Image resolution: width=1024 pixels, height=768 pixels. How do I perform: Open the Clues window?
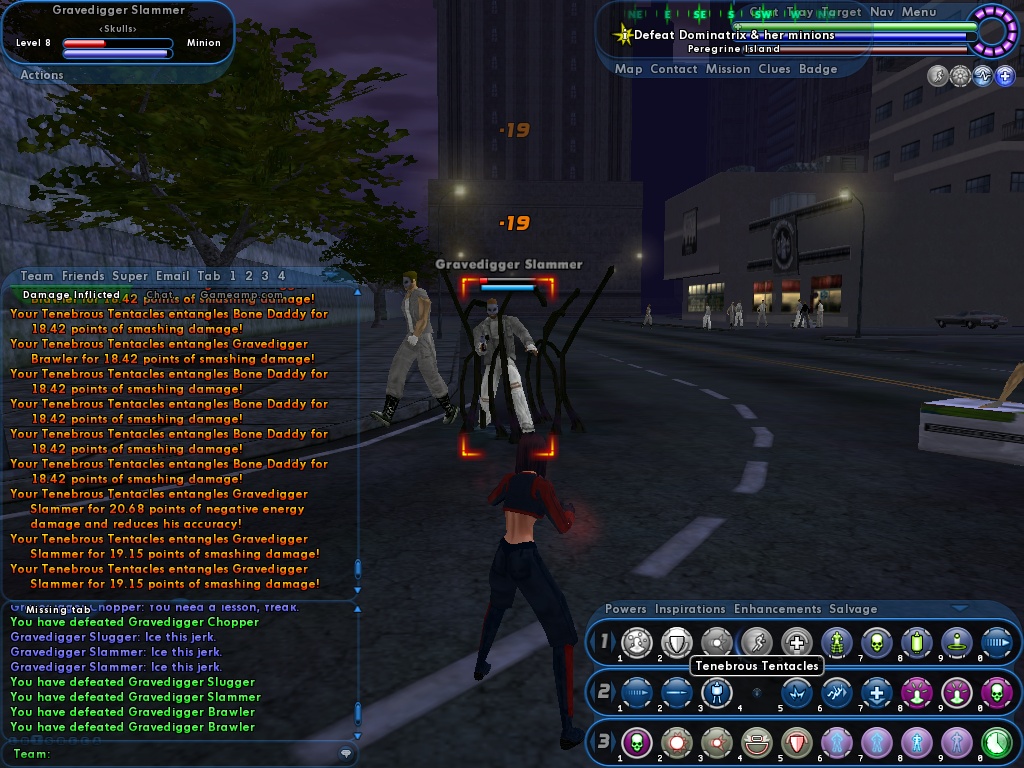[774, 69]
